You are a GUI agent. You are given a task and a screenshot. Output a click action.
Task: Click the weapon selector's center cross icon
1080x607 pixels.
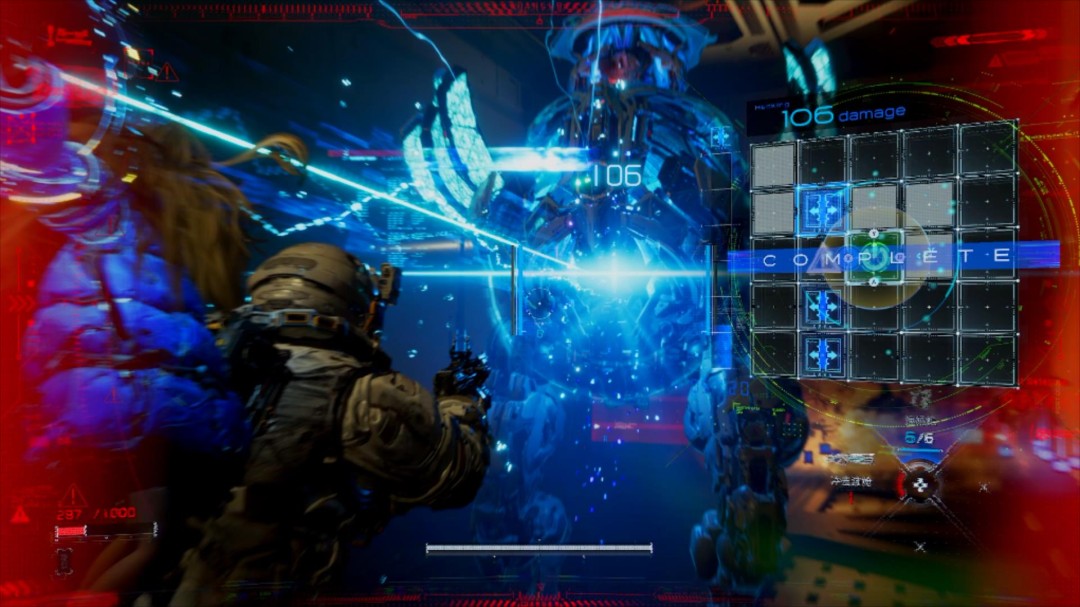[920, 485]
